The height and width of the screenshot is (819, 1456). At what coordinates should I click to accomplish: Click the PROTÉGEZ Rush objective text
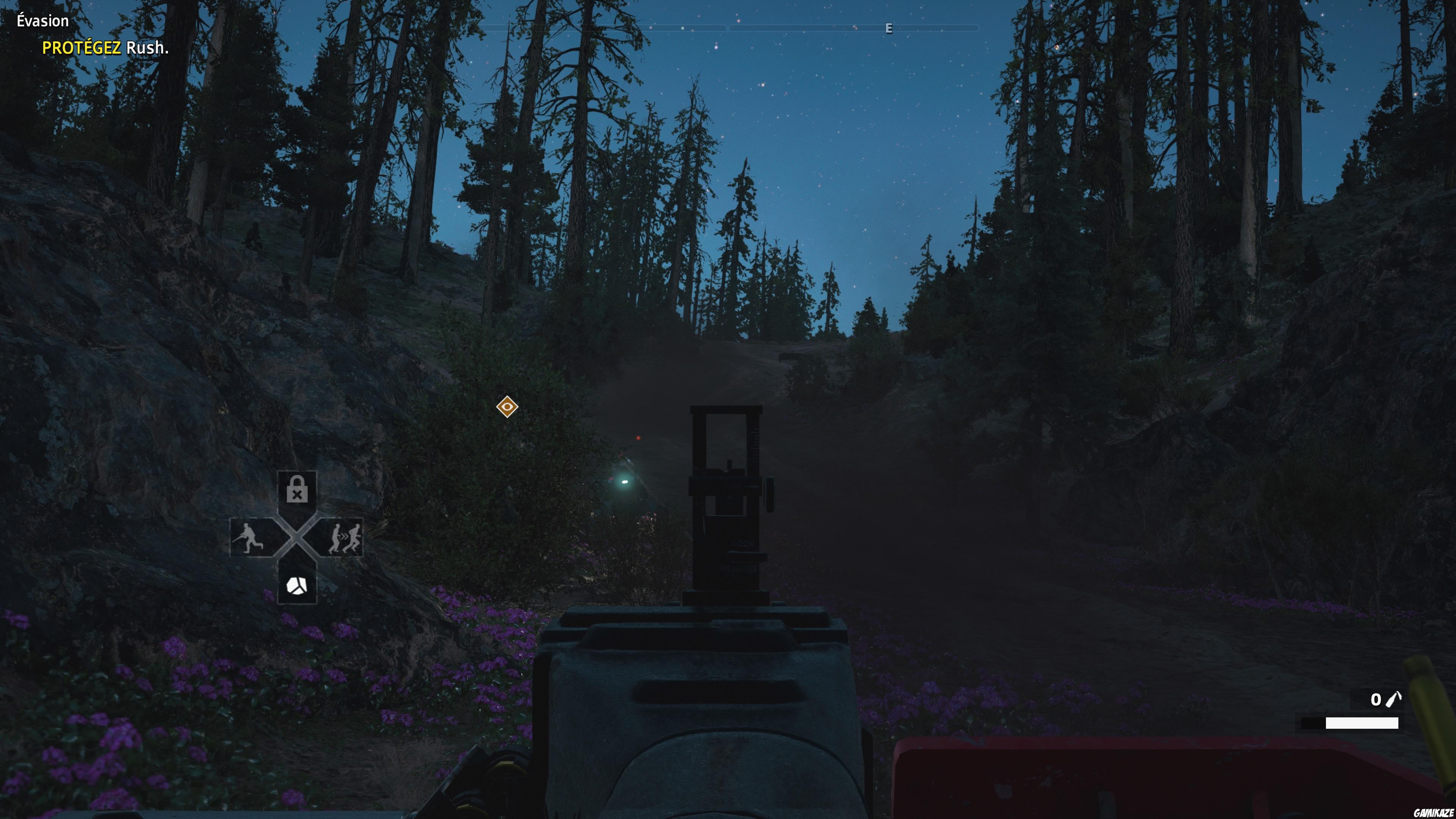[x=105, y=50]
